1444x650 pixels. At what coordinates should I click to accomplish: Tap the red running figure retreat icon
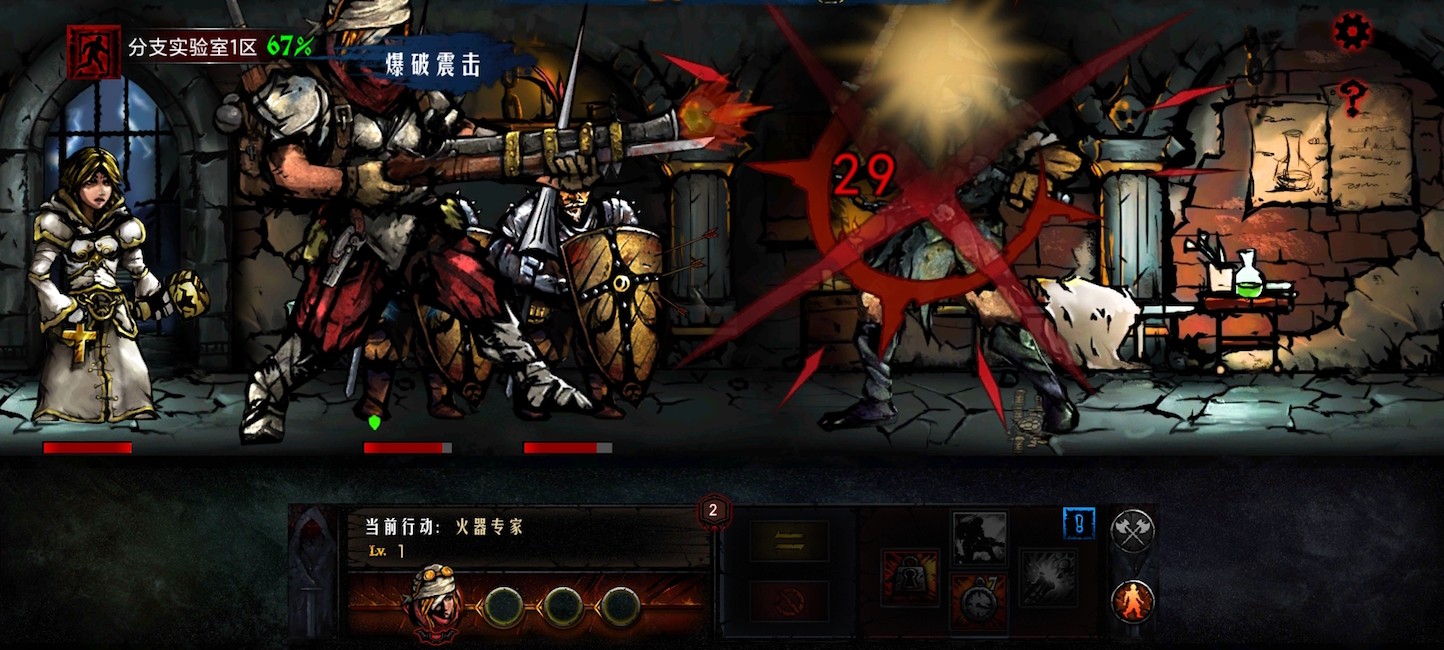[93, 51]
